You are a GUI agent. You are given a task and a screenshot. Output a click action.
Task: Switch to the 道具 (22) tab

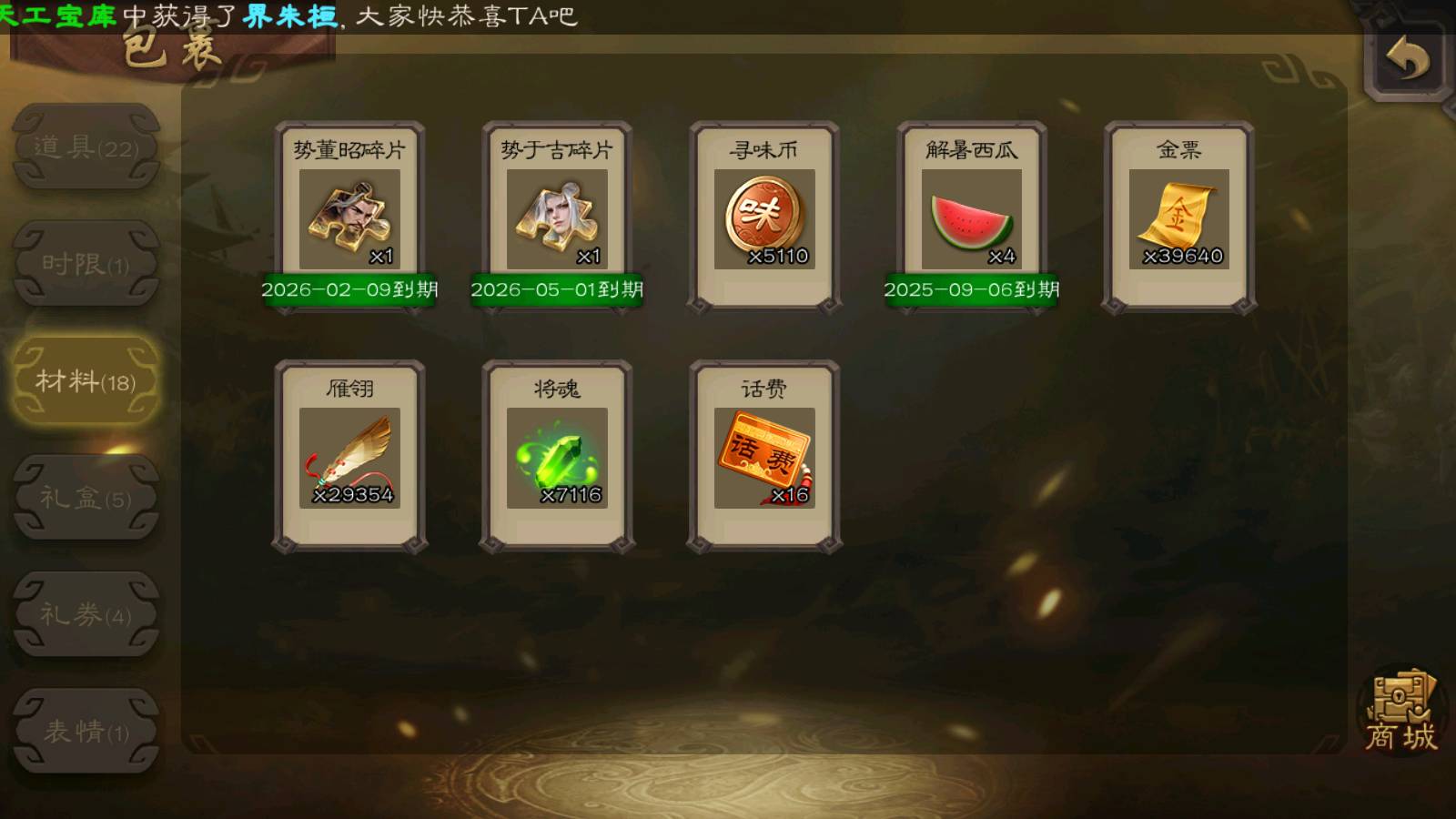click(86, 147)
